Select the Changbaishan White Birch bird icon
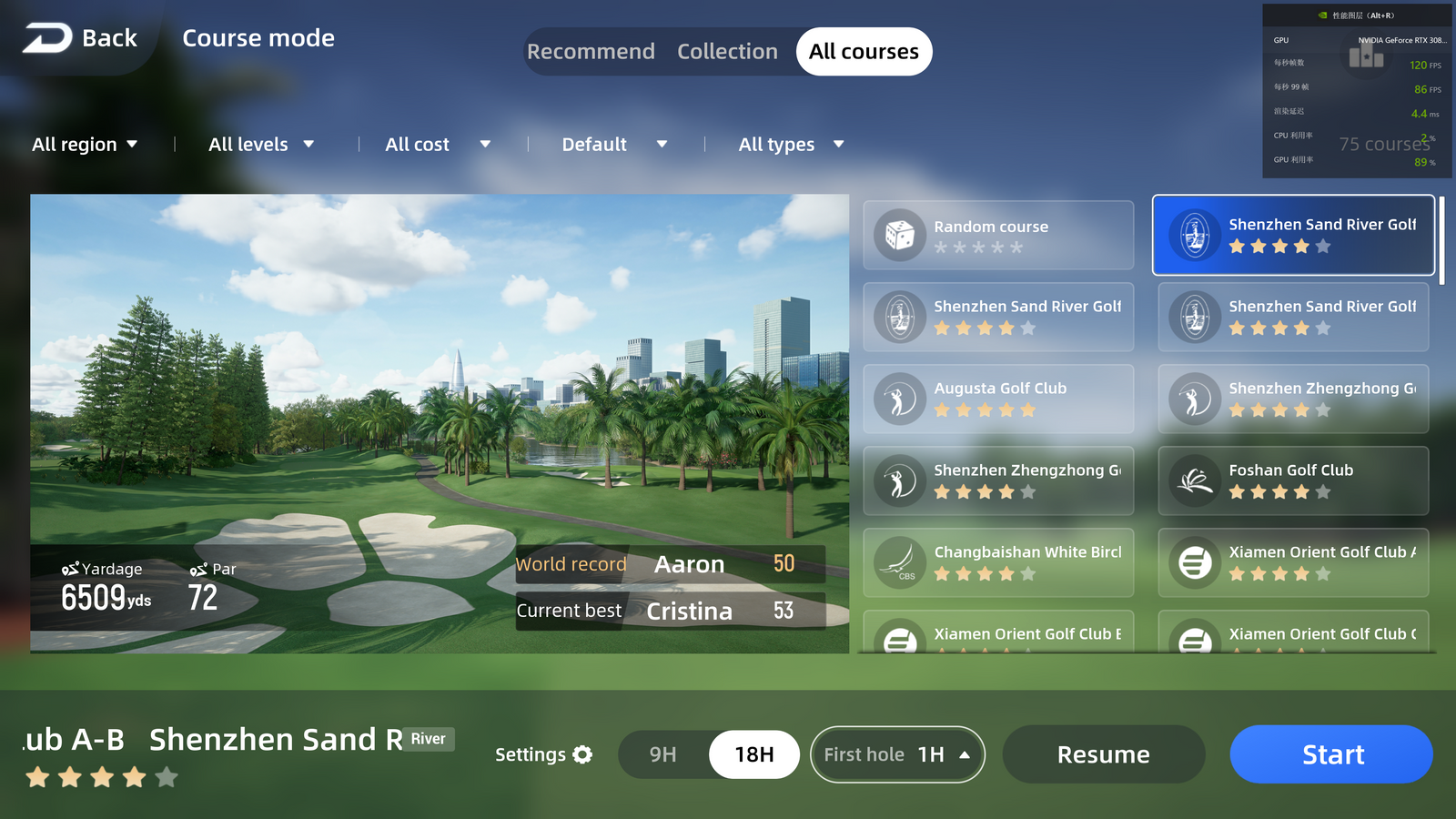The width and height of the screenshot is (1456, 819). [899, 562]
